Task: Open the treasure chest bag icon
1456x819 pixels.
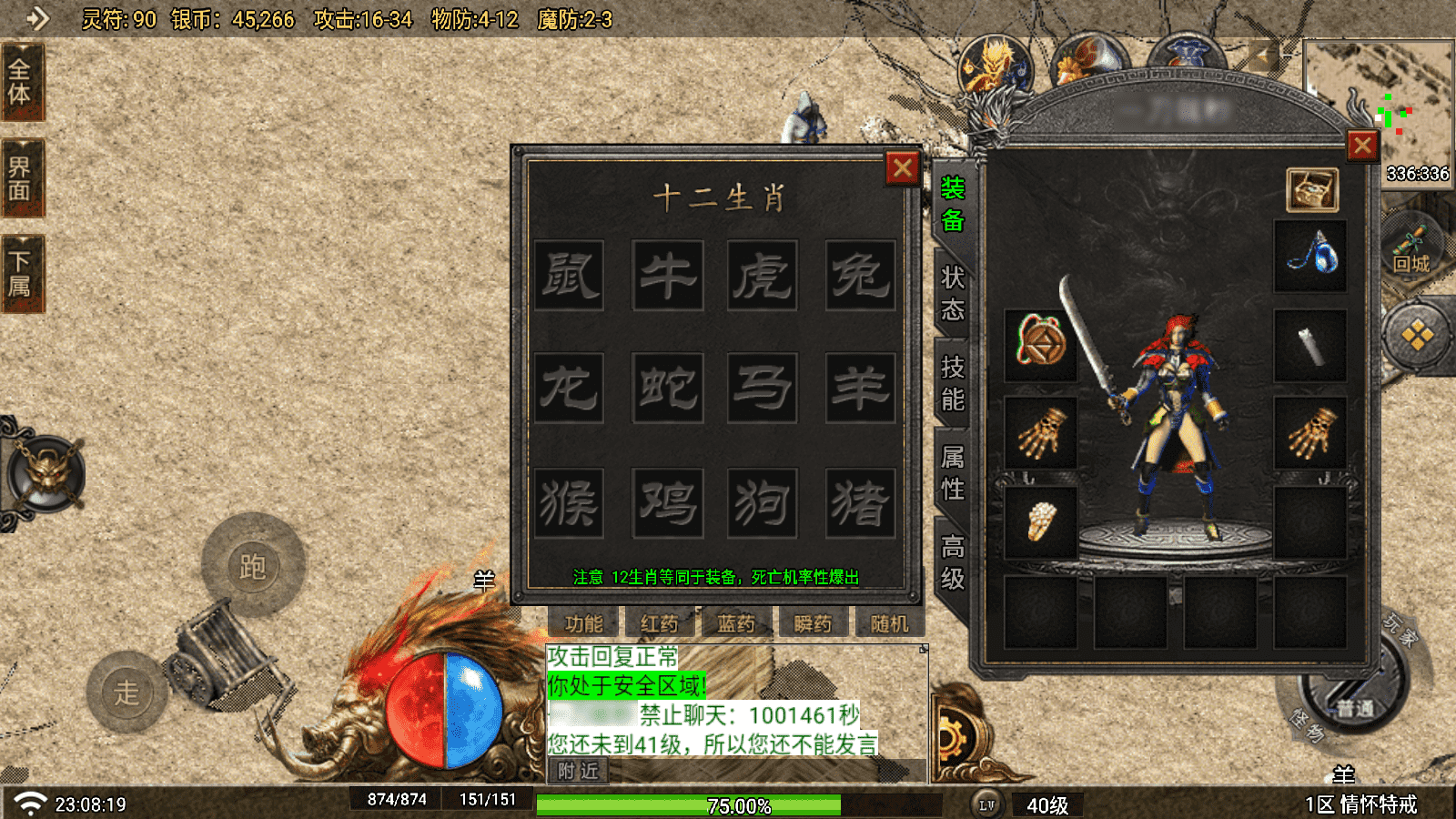Action: [x=1311, y=190]
